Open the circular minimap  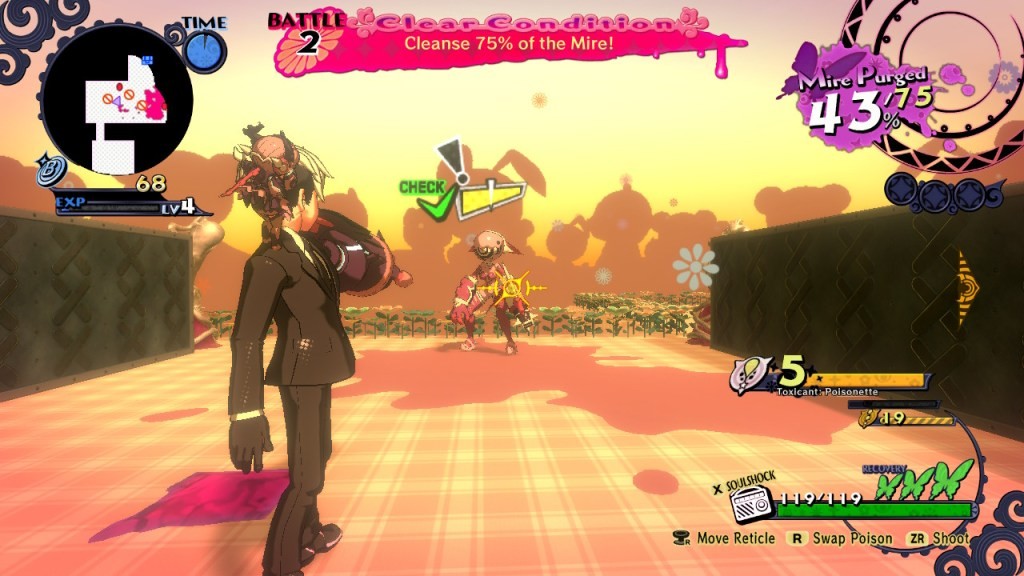click(x=116, y=100)
